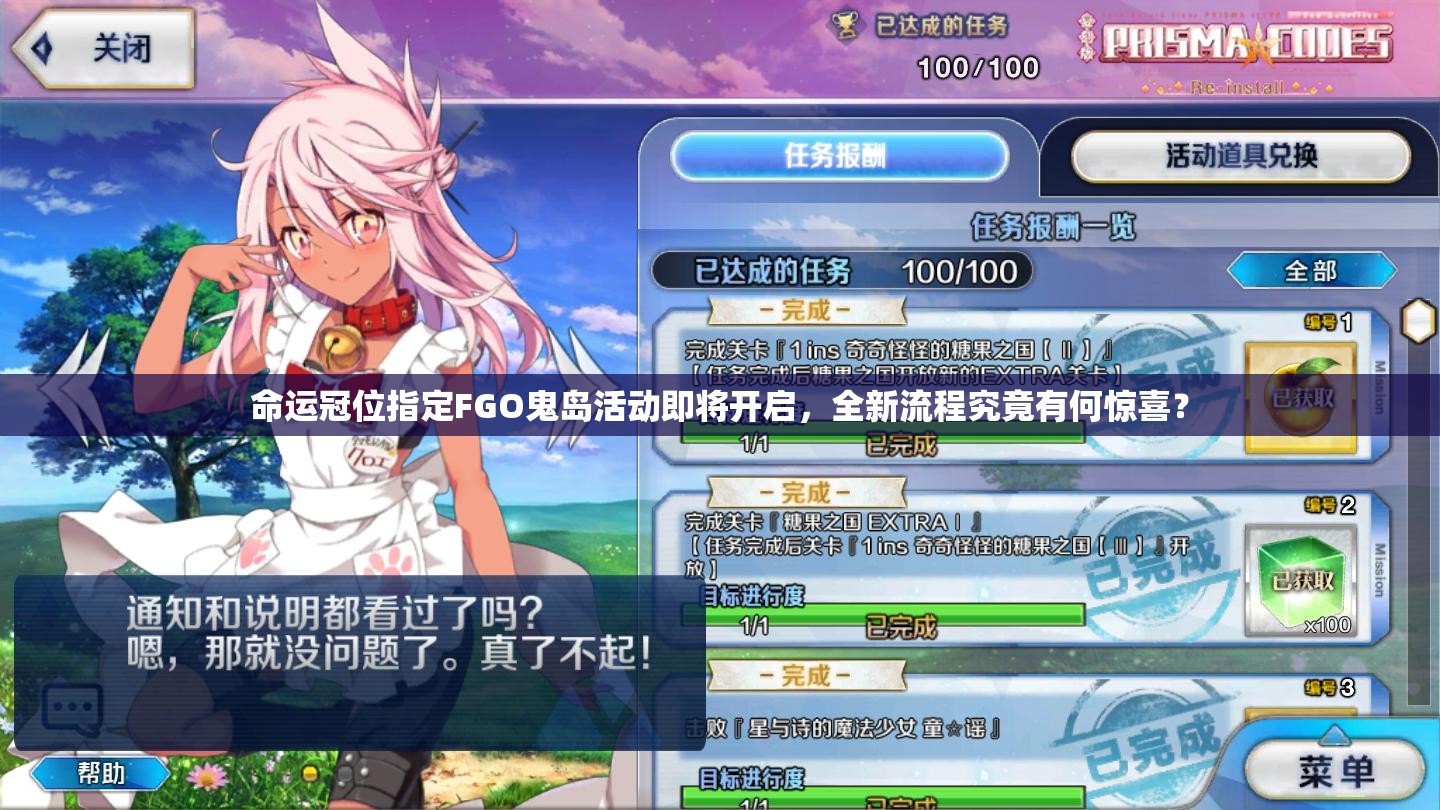Click the back arrow inside the 关闭 button

(x=40, y=49)
